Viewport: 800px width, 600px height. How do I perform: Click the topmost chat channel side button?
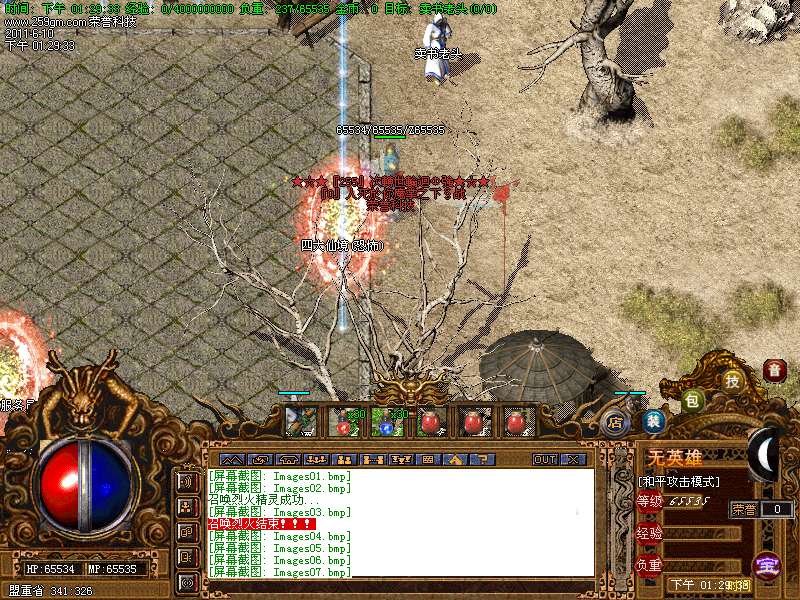pos(187,481)
